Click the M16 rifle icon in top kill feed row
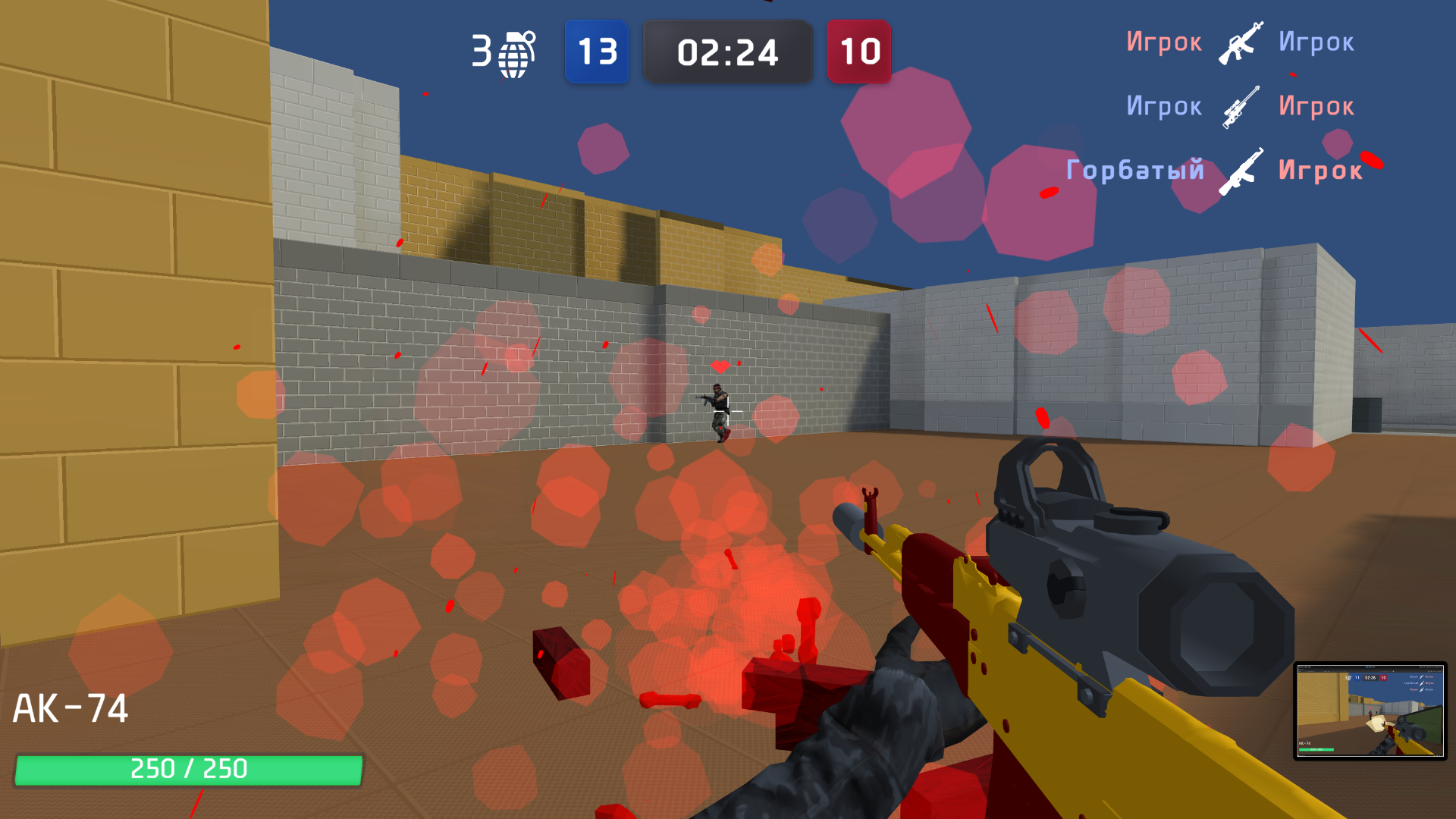Viewport: 1456px width, 819px height. (1241, 42)
